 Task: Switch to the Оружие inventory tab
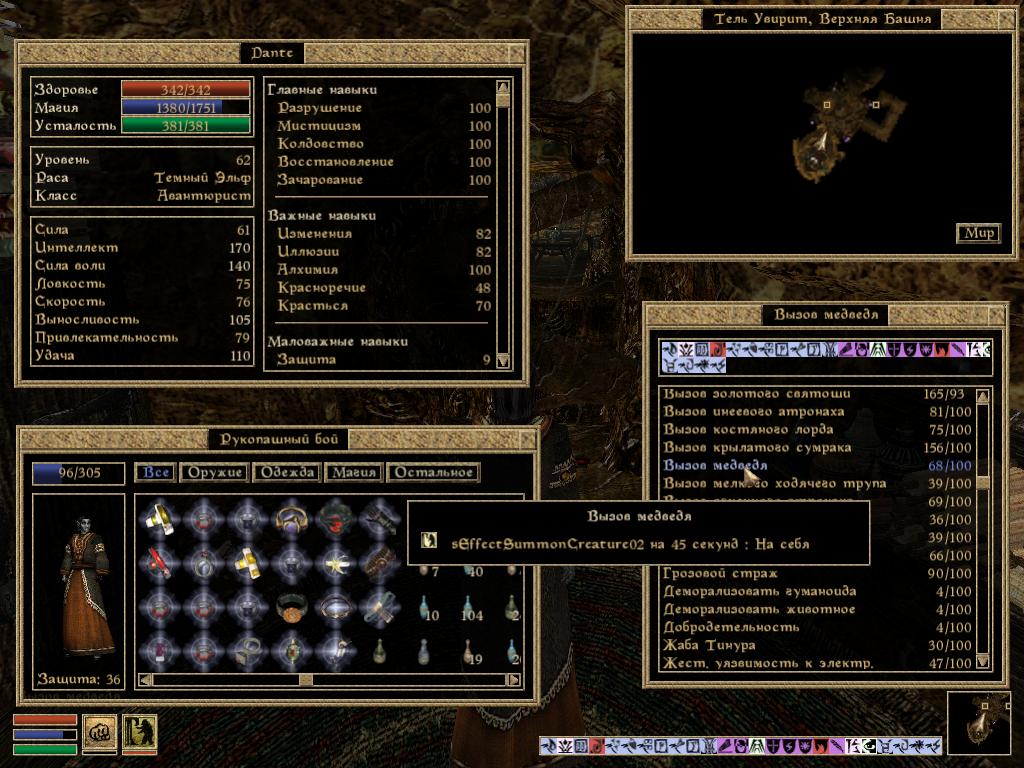click(x=213, y=473)
